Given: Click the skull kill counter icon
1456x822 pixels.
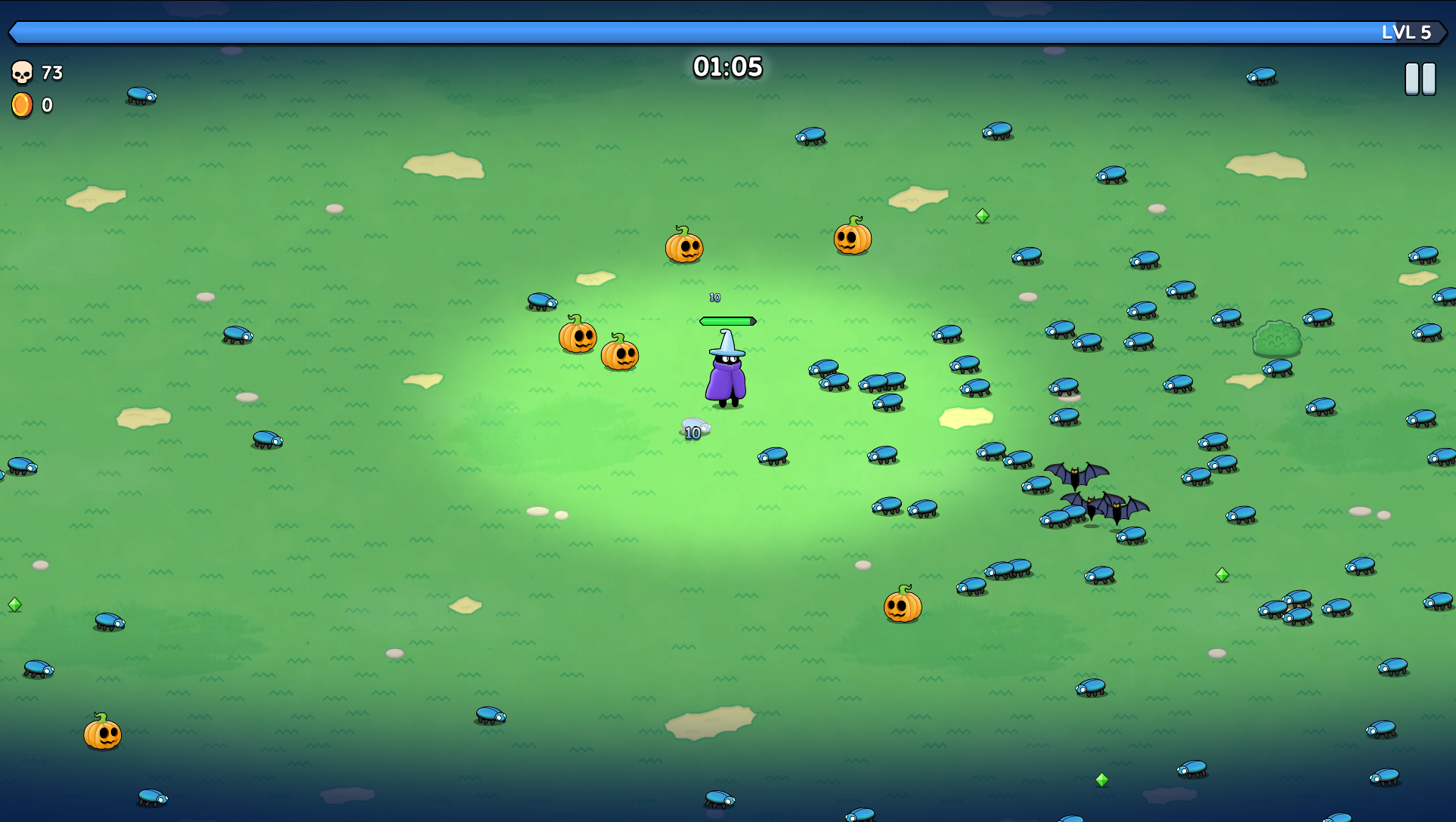Looking at the screenshot, I should click(23, 73).
